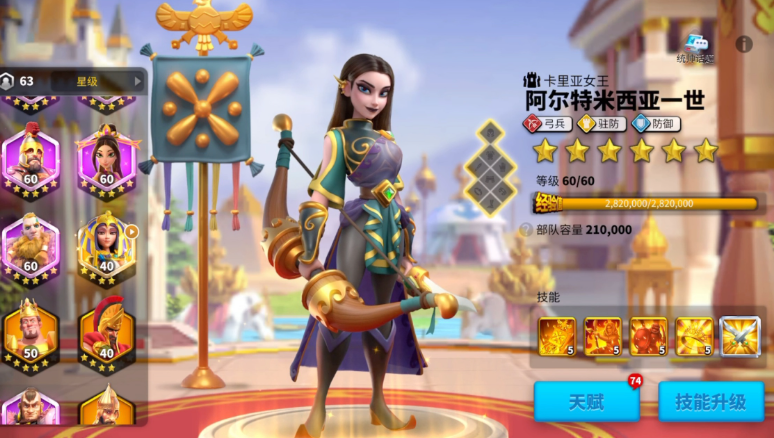View the second skill icon with flaming figure
The width and height of the screenshot is (774, 438).
tap(603, 337)
